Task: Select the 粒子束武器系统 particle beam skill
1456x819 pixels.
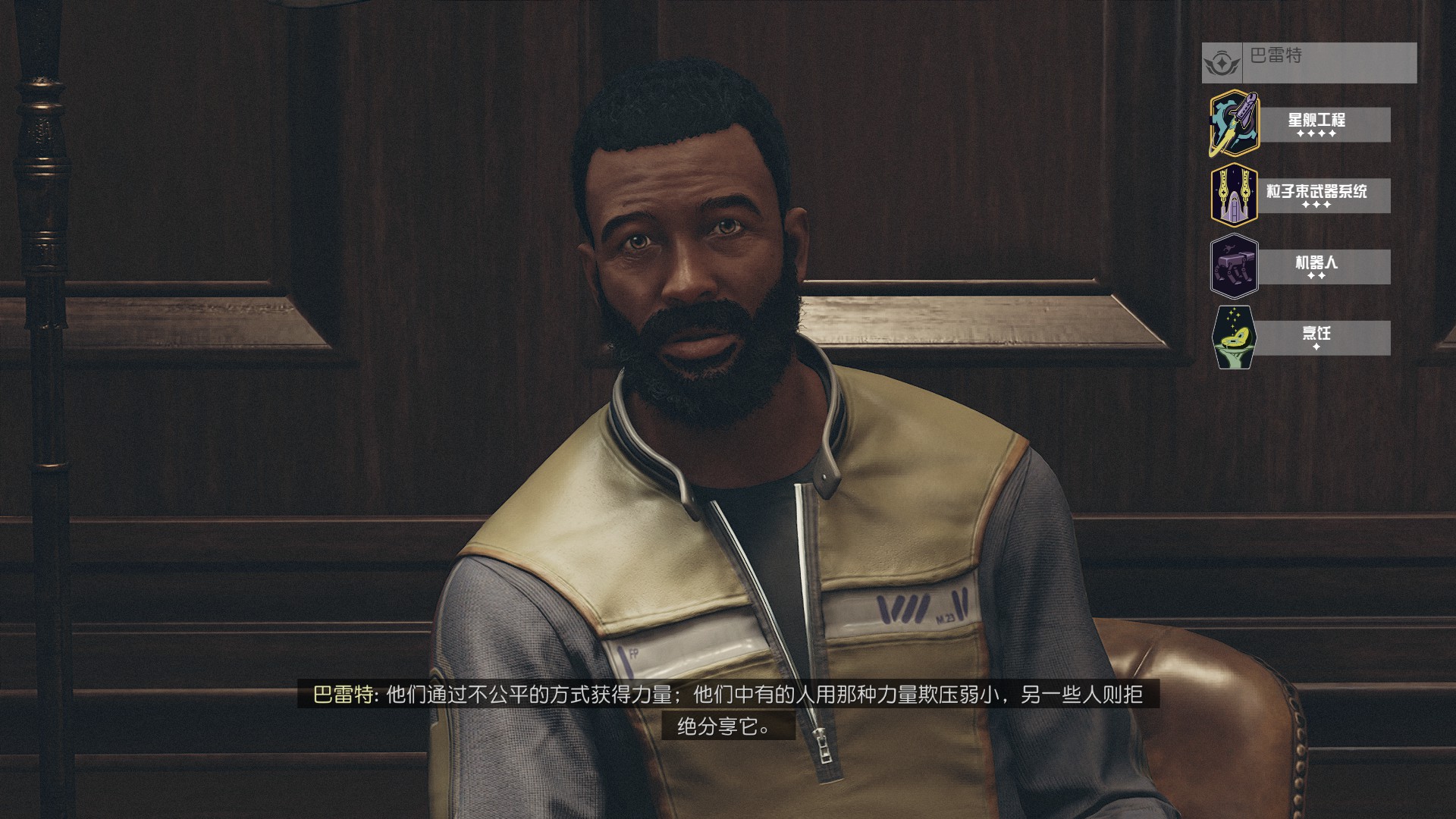Action: tap(1316, 195)
